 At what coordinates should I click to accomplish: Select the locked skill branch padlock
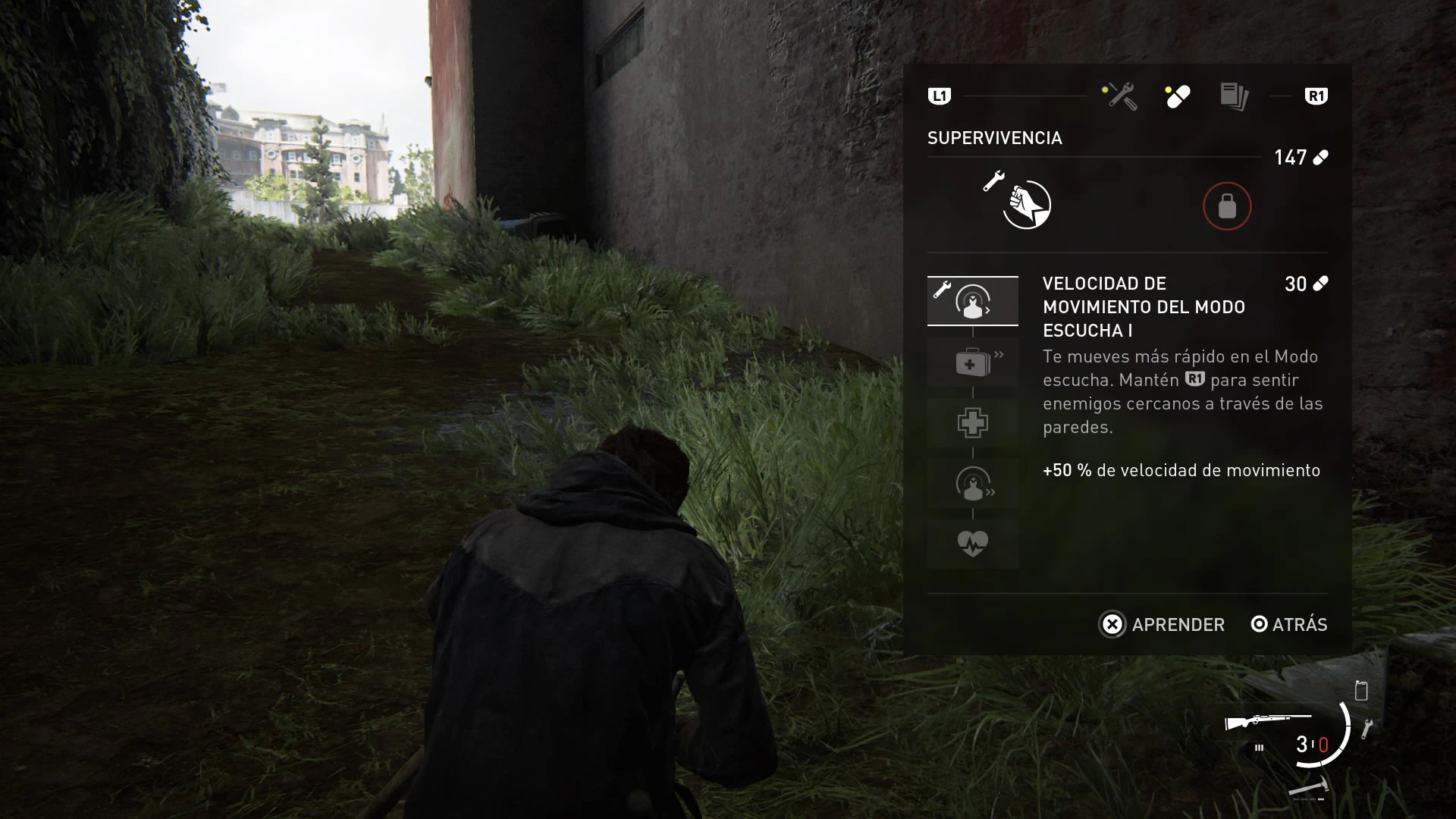coord(1226,206)
